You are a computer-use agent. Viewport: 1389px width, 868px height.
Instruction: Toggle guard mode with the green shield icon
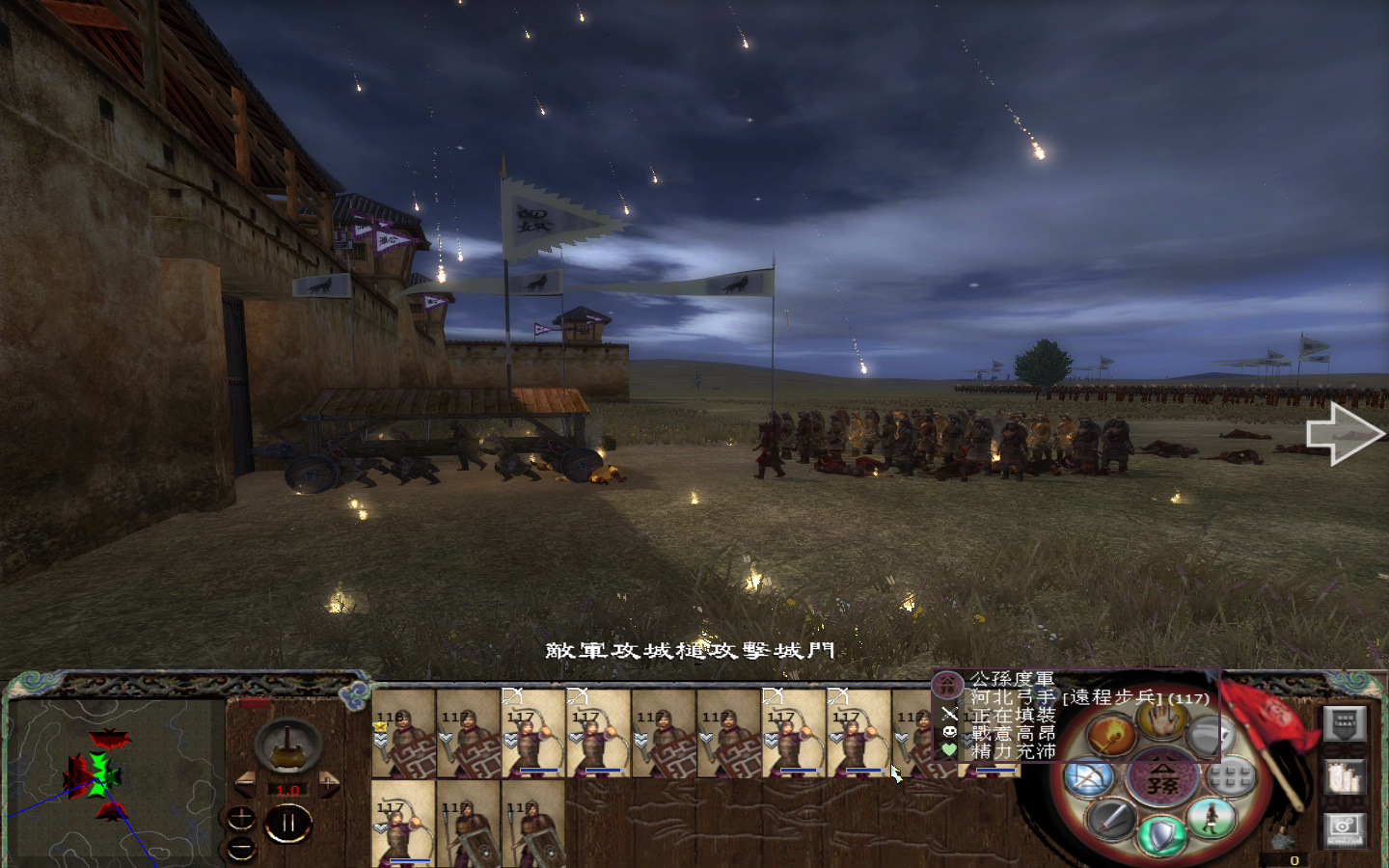coord(1161,834)
